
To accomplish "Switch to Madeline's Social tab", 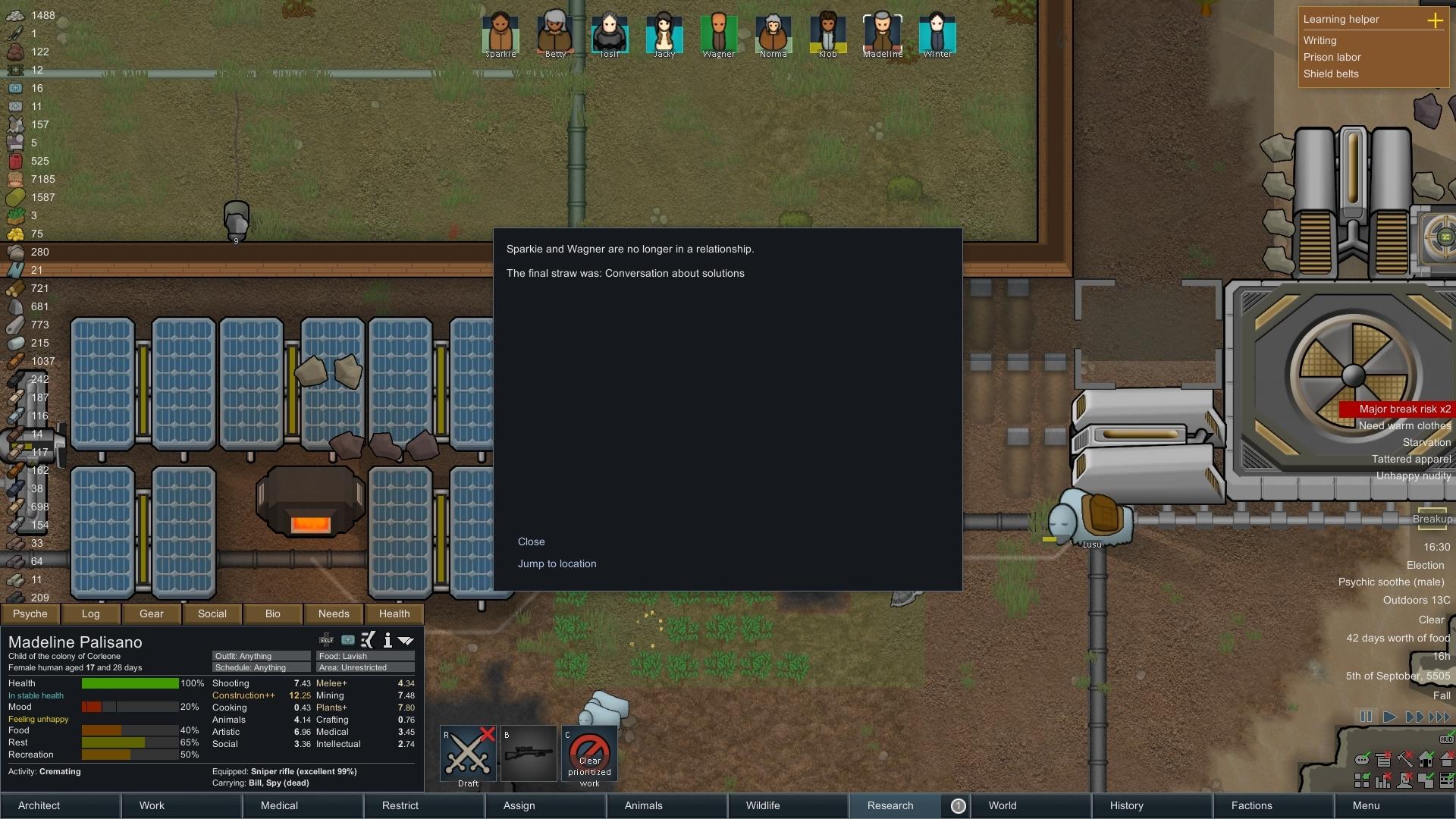I will [x=212, y=613].
